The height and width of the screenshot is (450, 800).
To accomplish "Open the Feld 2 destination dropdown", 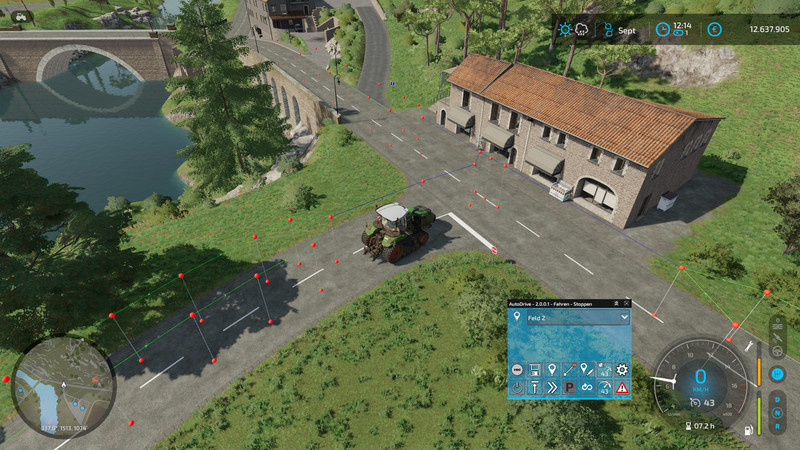I will tap(625, 317).
